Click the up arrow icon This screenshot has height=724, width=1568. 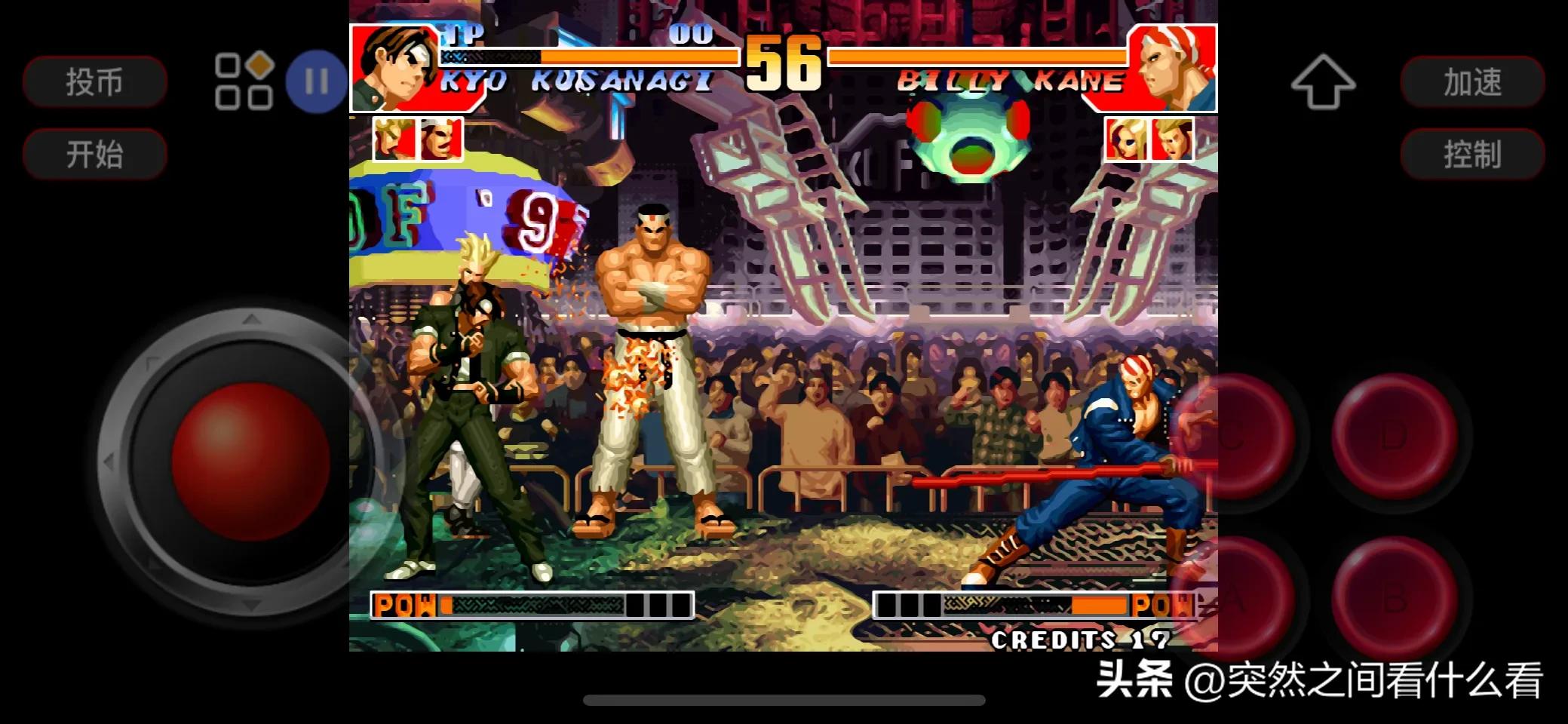click(x=1322, y=81)
